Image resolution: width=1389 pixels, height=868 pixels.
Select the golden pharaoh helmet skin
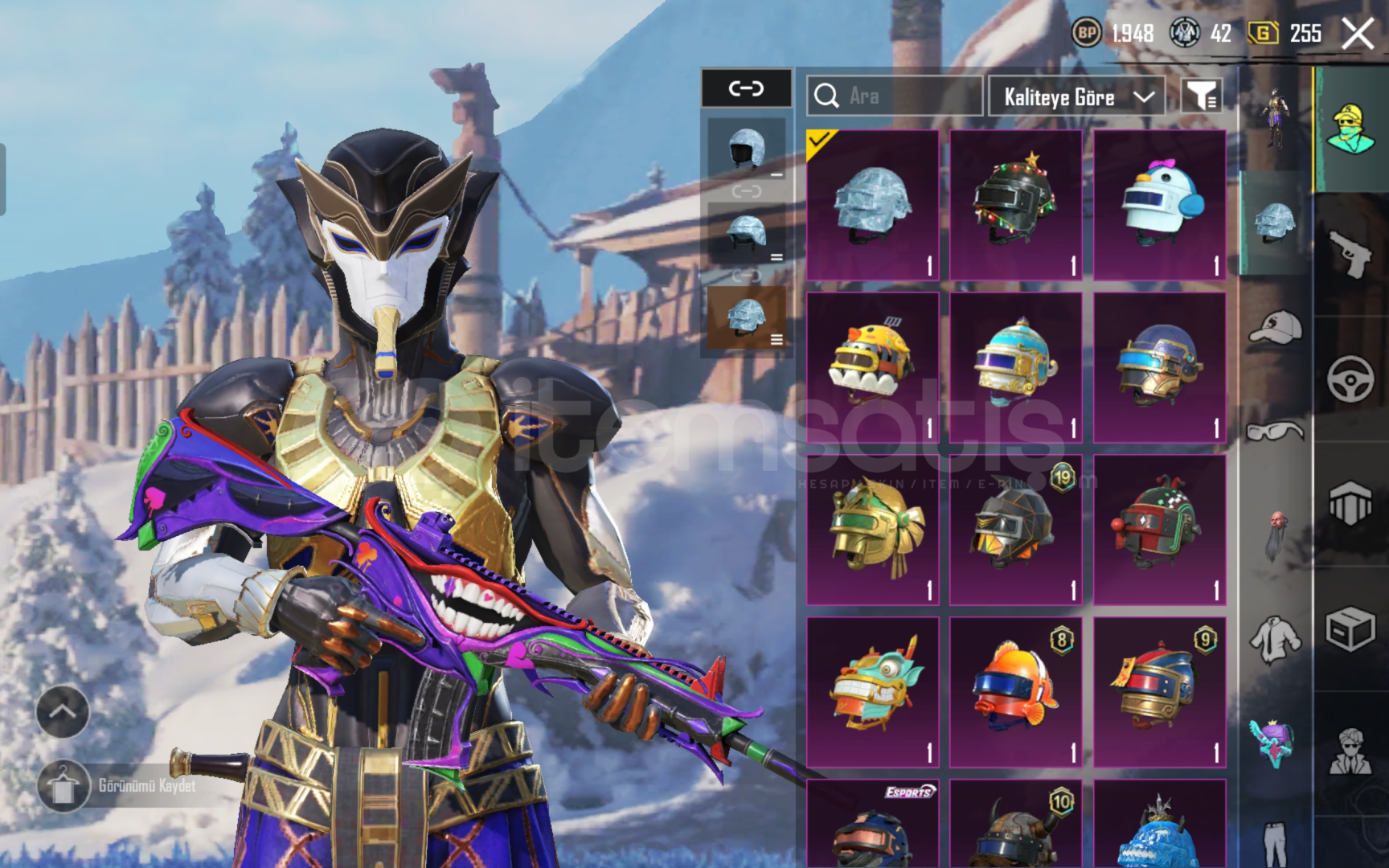point(872,530)
